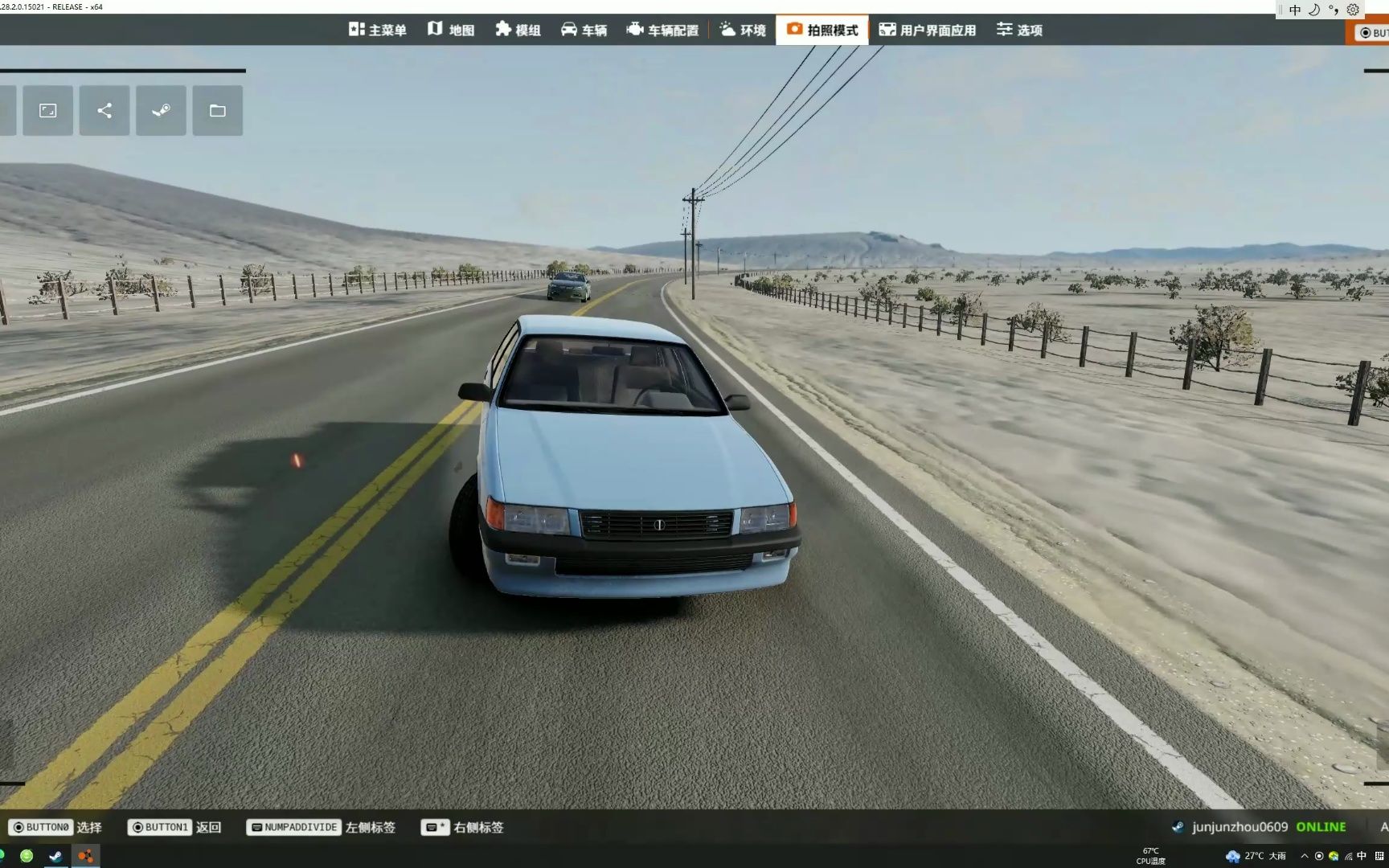This screenshot has width=1389, height=868.
Task: Open the 环境 environment menu
Action: tap(740, 29)
